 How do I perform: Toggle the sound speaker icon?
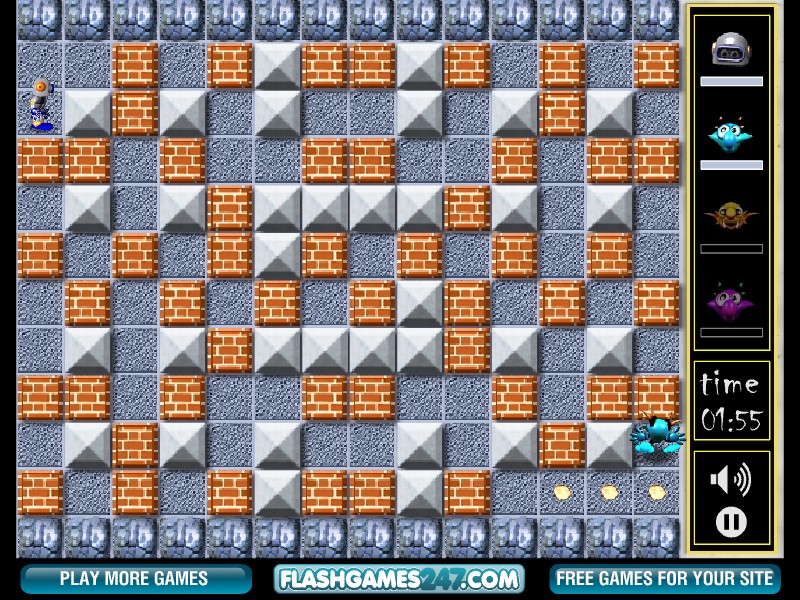(730, 480)
